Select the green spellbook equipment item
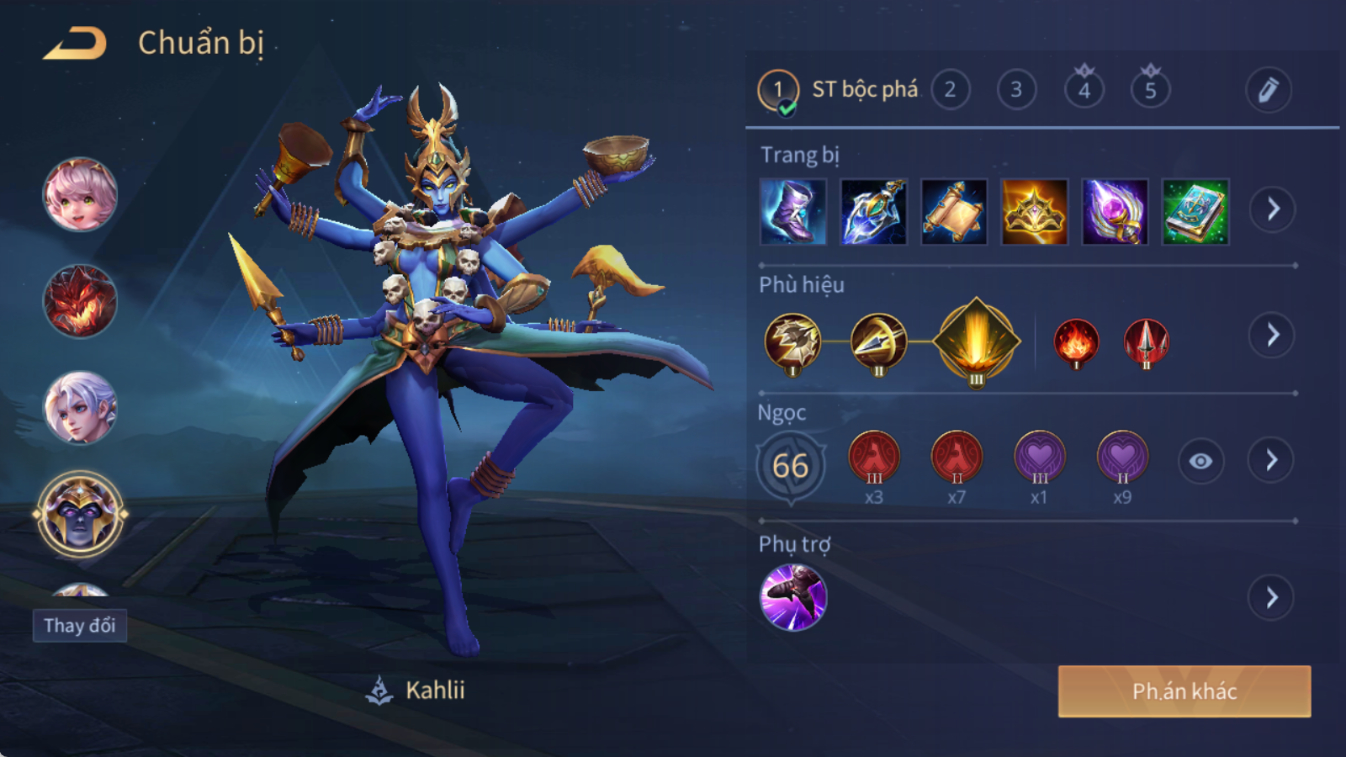Viewport: 1346px width, 757px height. (1195, 211)
